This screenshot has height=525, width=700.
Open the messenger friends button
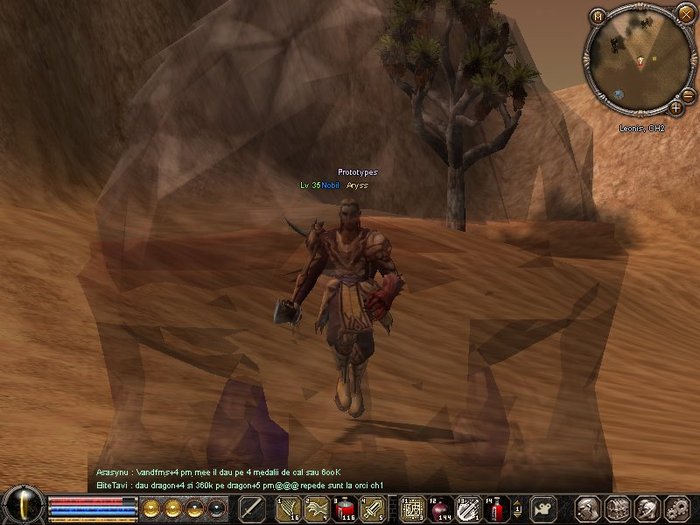pos(644,508)
